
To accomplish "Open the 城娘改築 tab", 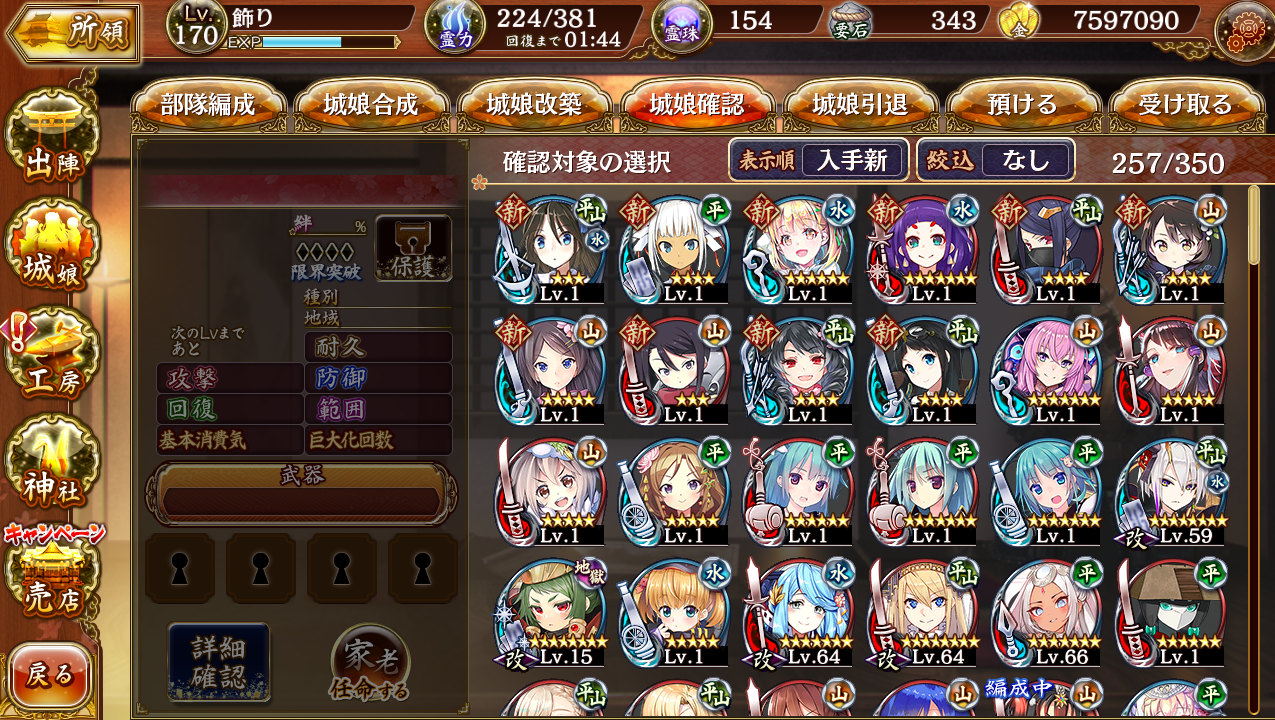I will click(534, 105).
